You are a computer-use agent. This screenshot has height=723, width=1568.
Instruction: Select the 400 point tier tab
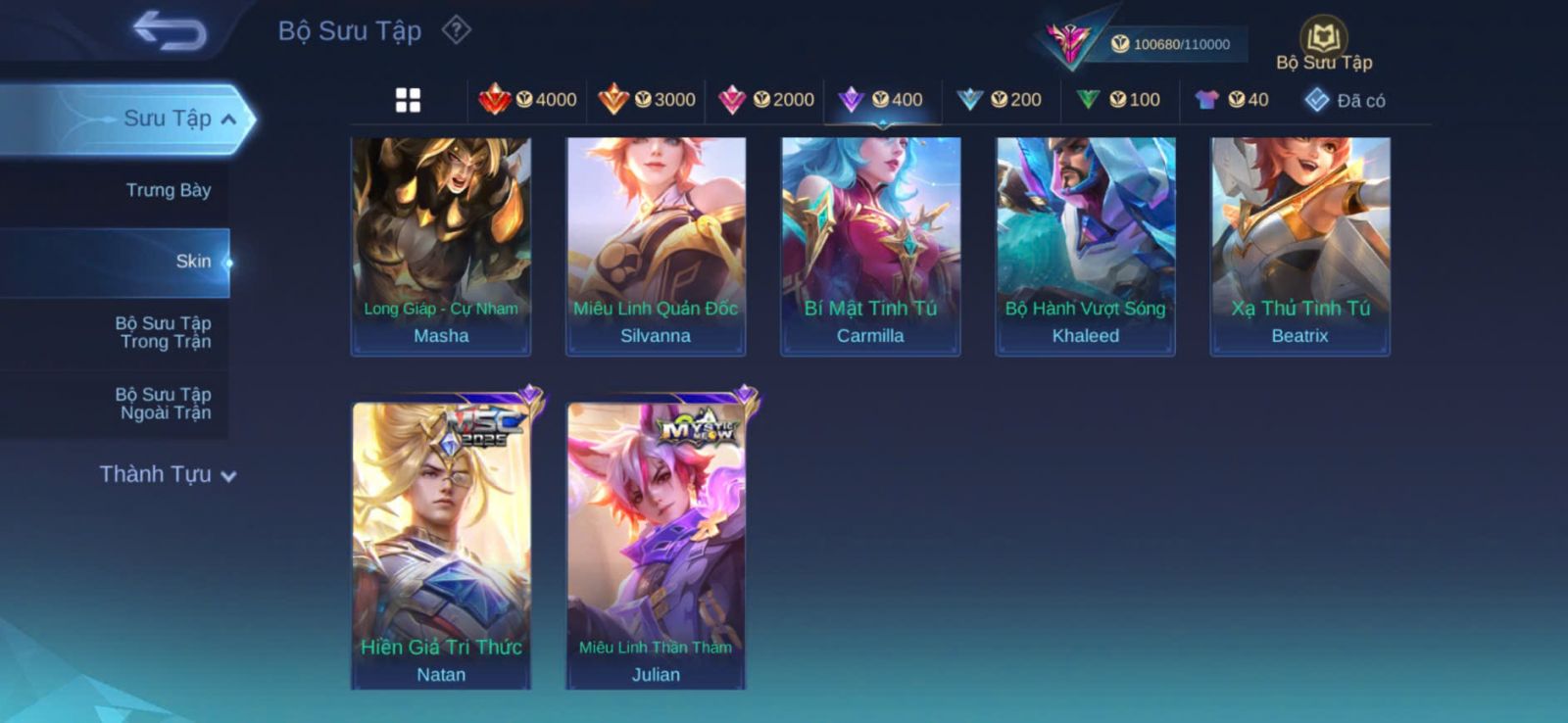pos(882,100)
